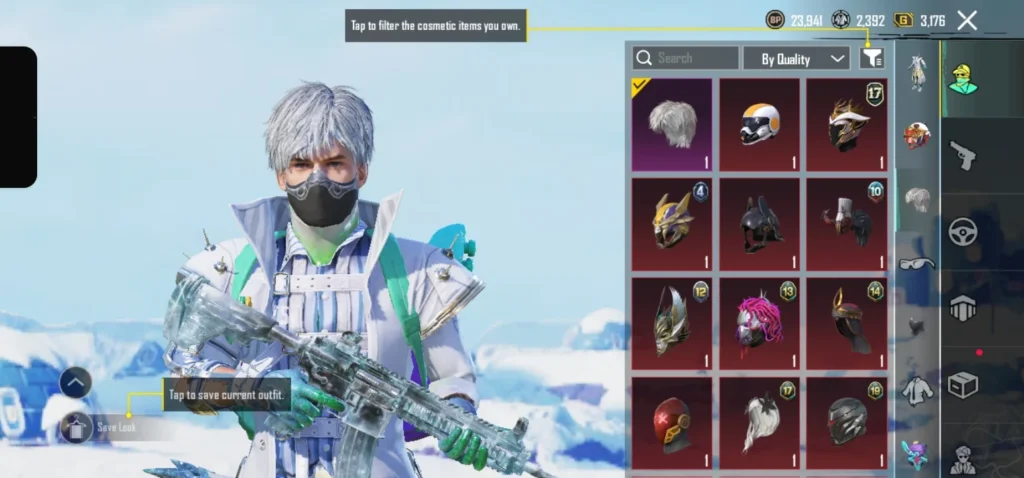The height and width of the screenshot is (478, 1024).
Task: Open the By Quality sort dropdown
Action: [x=796, y=58]
